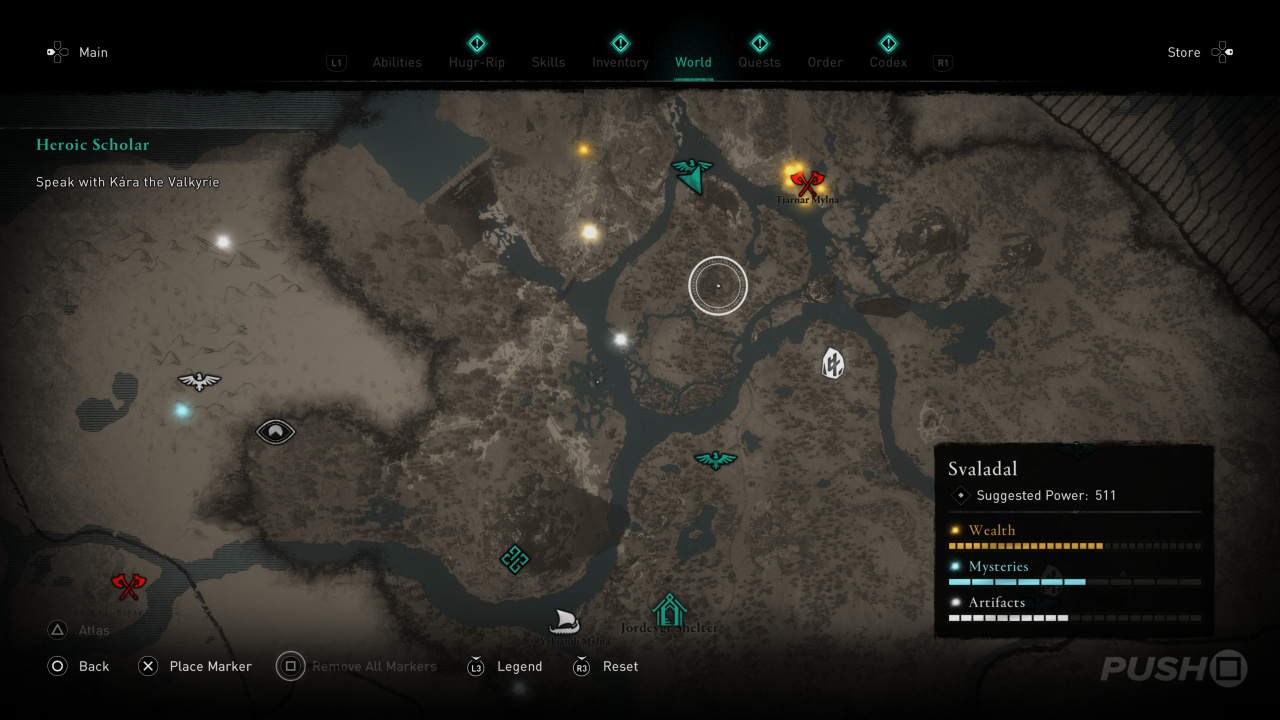Select the Jordeygr Shelter map marker
Screen dimensions: 1280x720
pyautogui.click(x=669, y=609)
